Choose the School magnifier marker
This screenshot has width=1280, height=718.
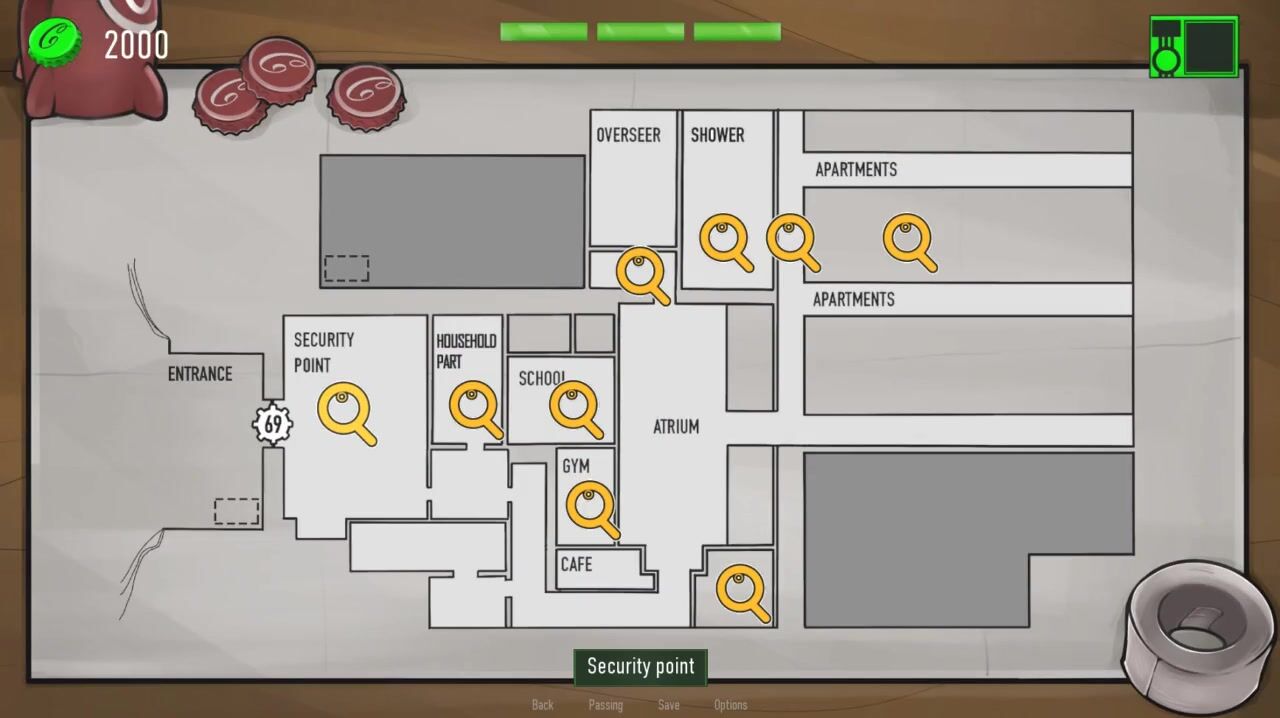point(573,406)
